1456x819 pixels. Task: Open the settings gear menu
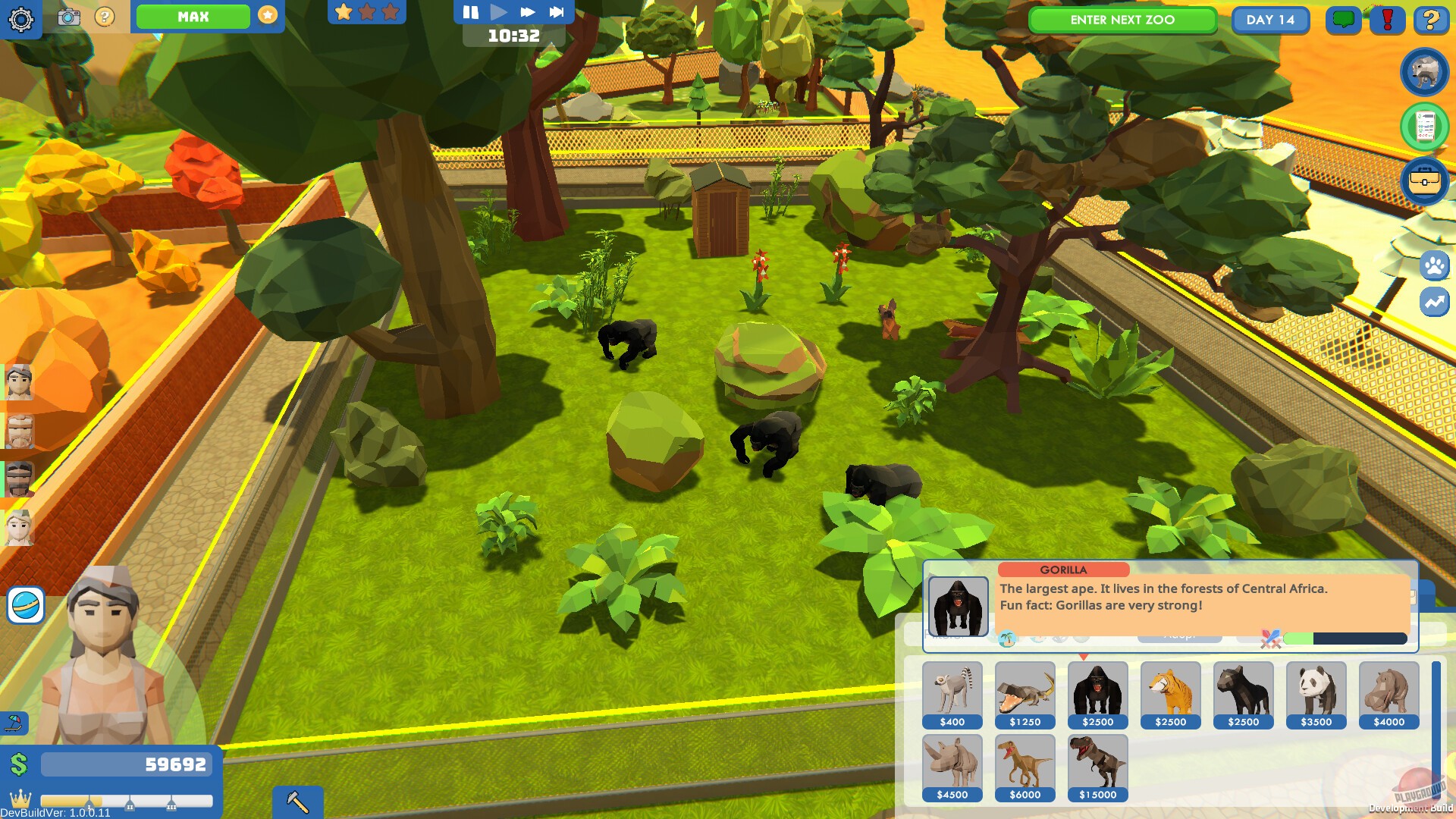pos(21,20)
